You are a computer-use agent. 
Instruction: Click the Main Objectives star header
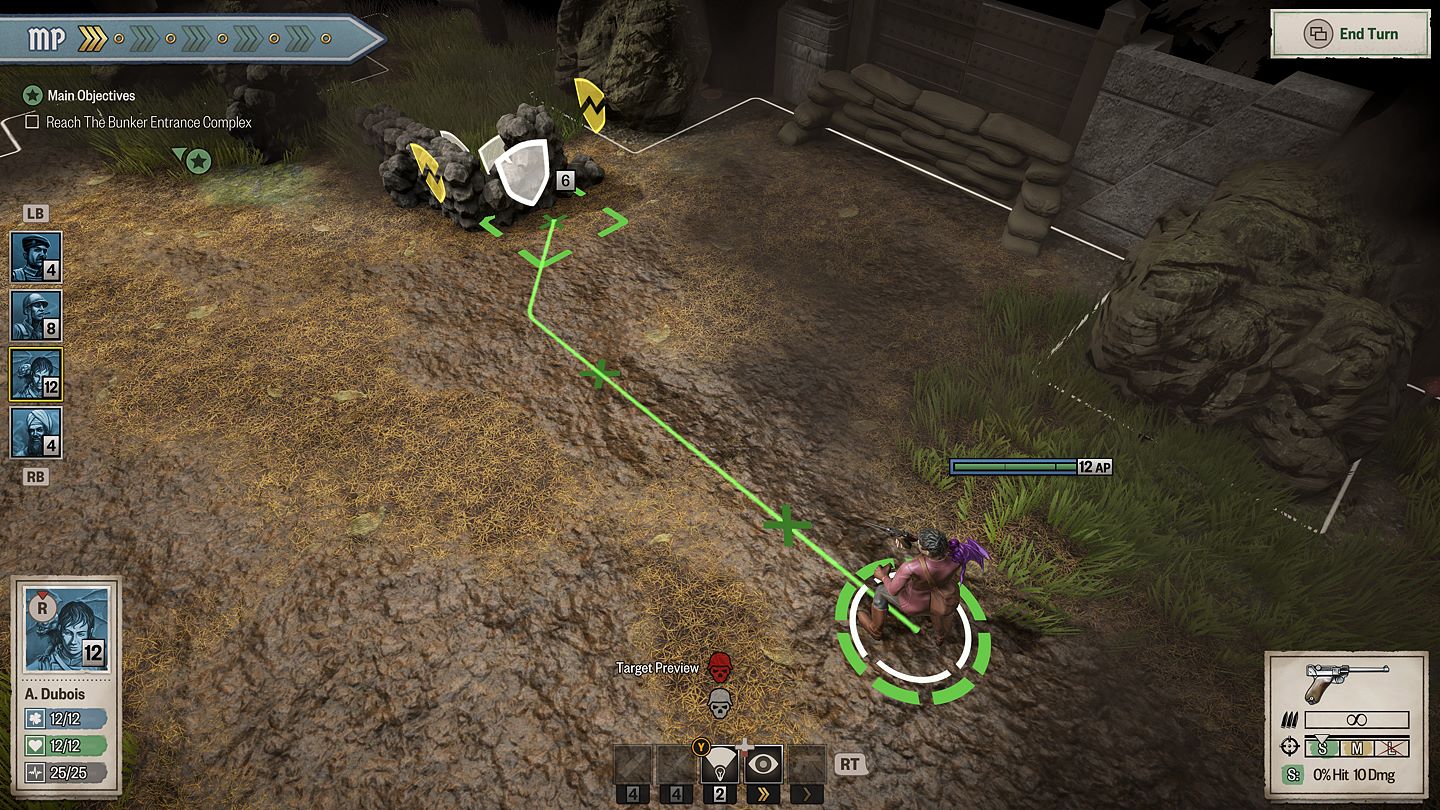32,96
